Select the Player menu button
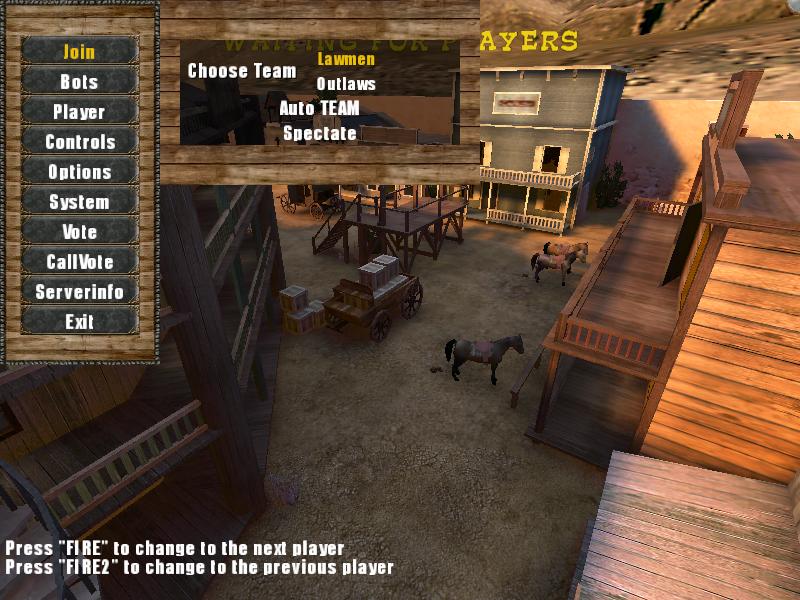Image resolution: width=800 pixels, height=600 pixels. coord(79,111)
